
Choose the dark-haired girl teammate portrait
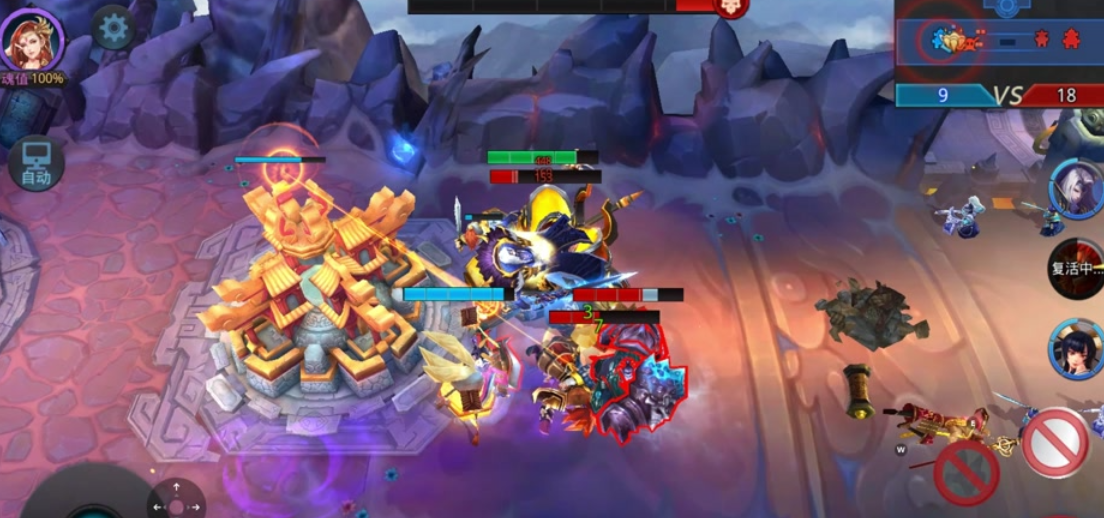click(1077, 349)
